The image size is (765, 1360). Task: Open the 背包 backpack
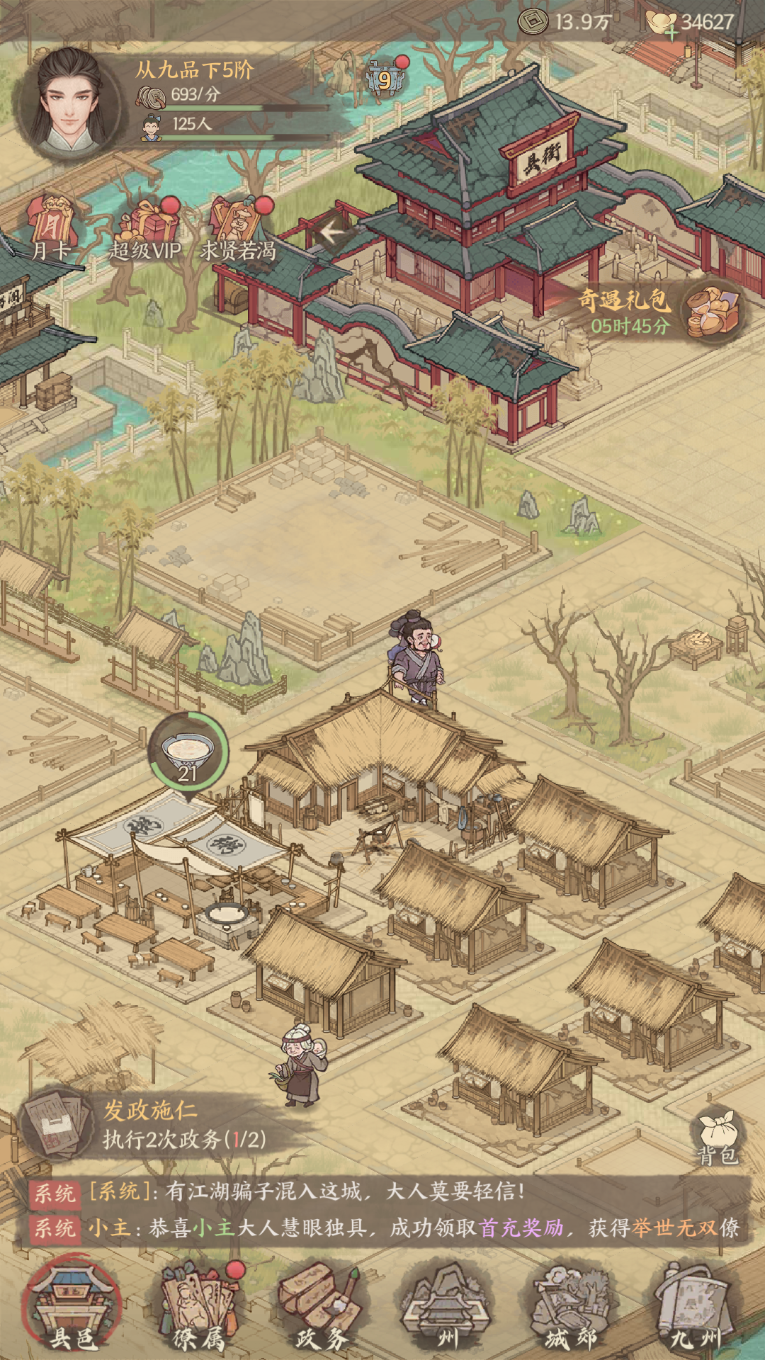click(x=718, y=1135)
